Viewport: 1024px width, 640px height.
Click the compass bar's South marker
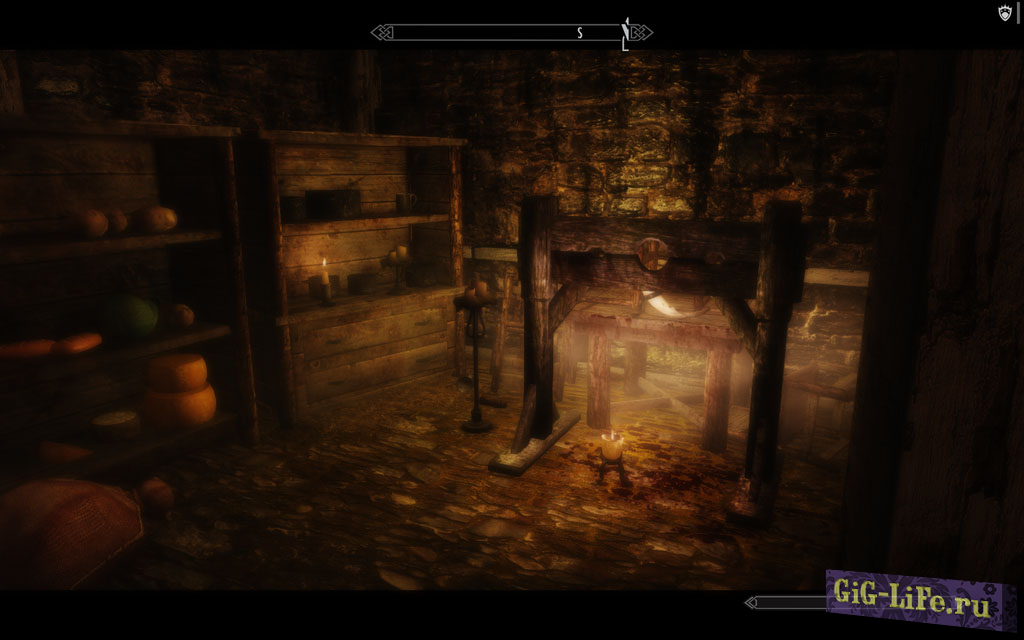point(579,33)
